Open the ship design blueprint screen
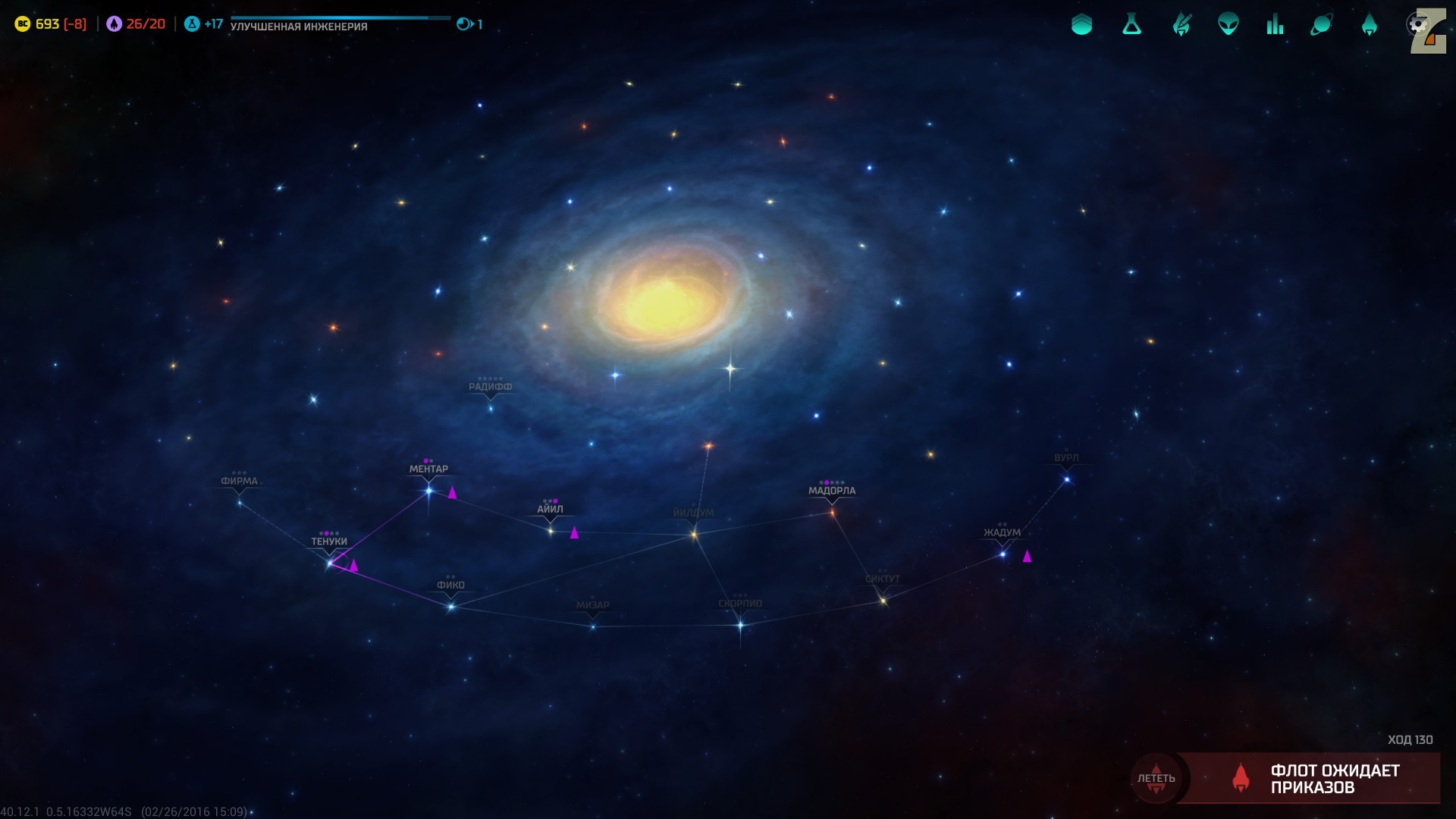The image size is (1456, 819). pos(1181,25)
